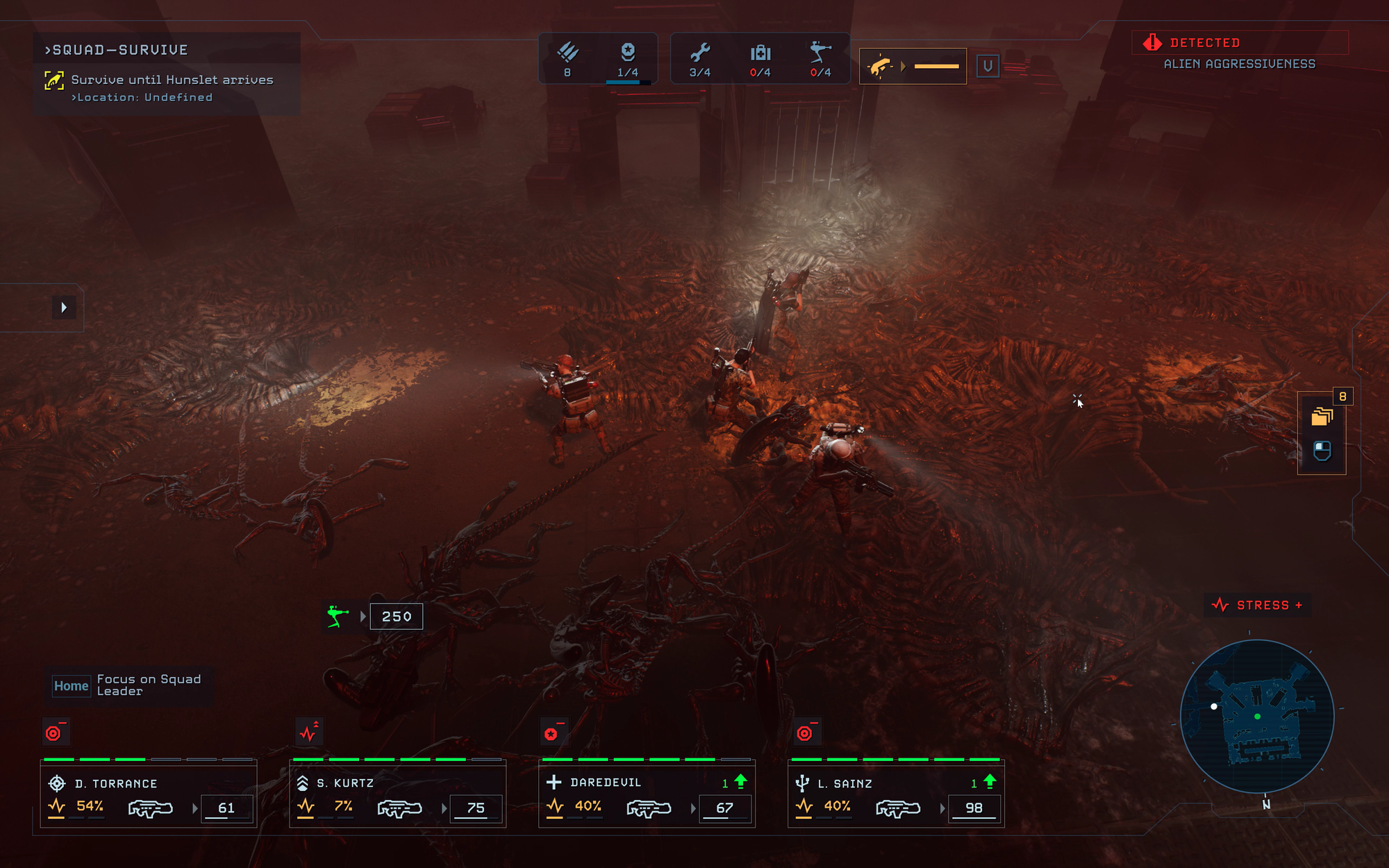Click the orange weapon ability bar
The image size is (1389, 868).
tap(913, 67)
